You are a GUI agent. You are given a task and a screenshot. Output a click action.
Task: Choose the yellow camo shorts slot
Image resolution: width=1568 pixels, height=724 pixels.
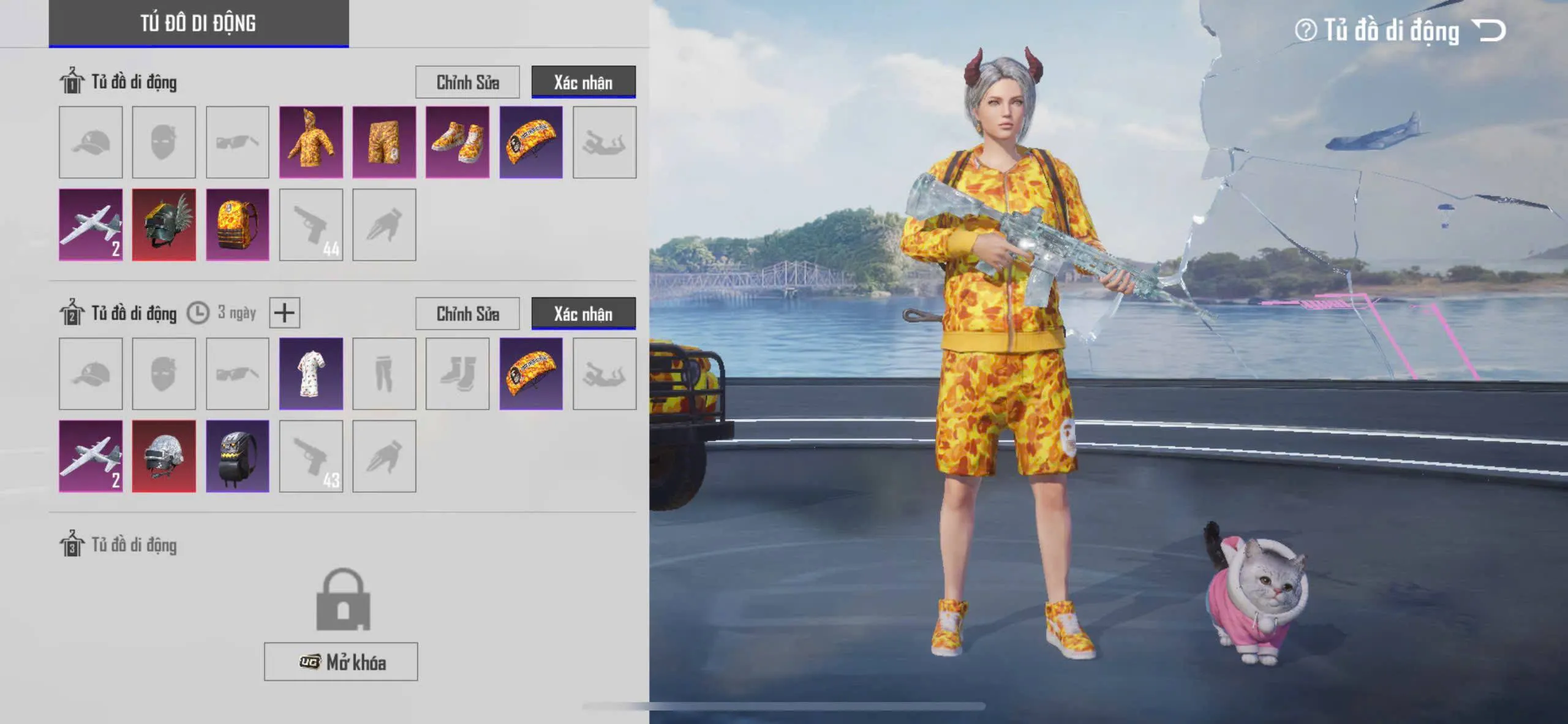click(384, 142)
